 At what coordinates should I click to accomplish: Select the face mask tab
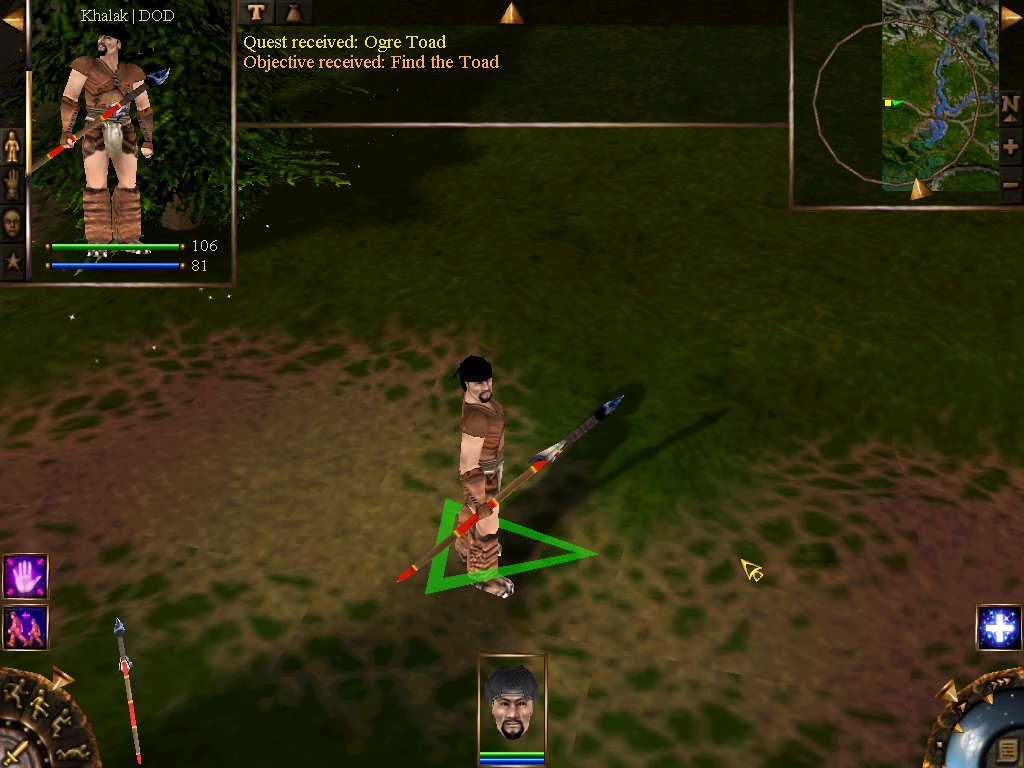[x=12, y=222]
